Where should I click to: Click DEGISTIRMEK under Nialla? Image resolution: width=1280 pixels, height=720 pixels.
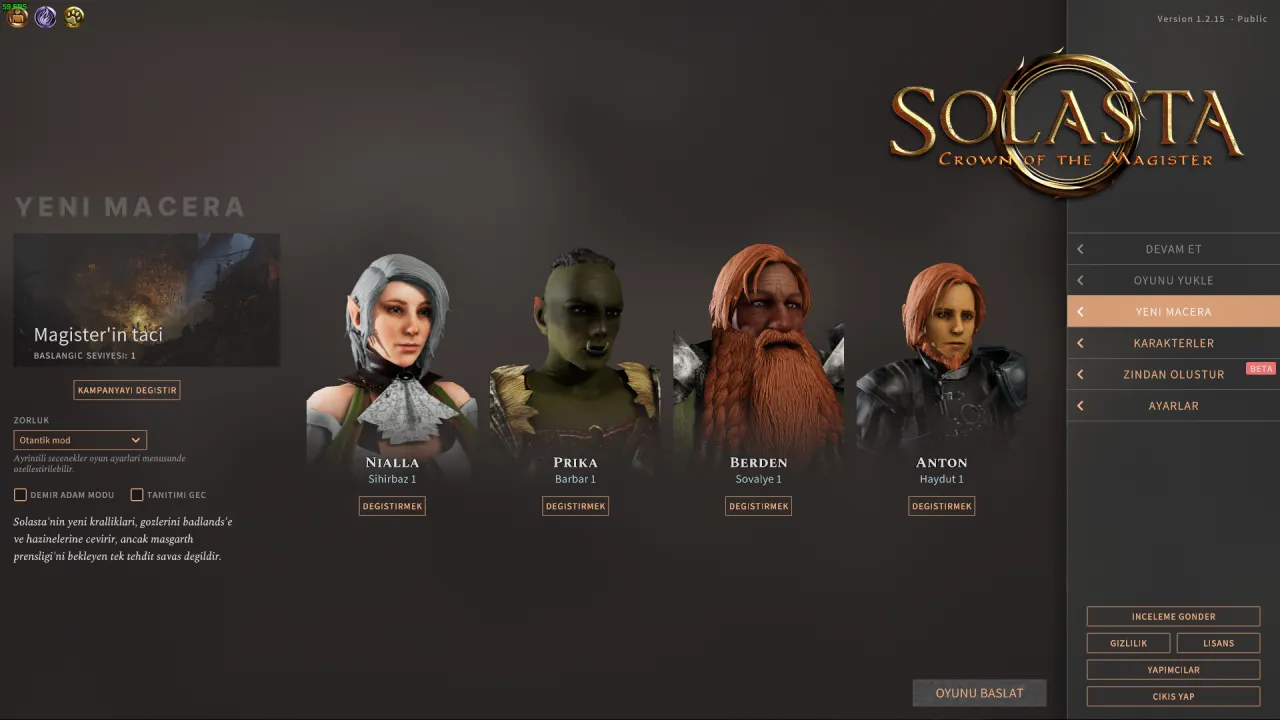(392, 506)
